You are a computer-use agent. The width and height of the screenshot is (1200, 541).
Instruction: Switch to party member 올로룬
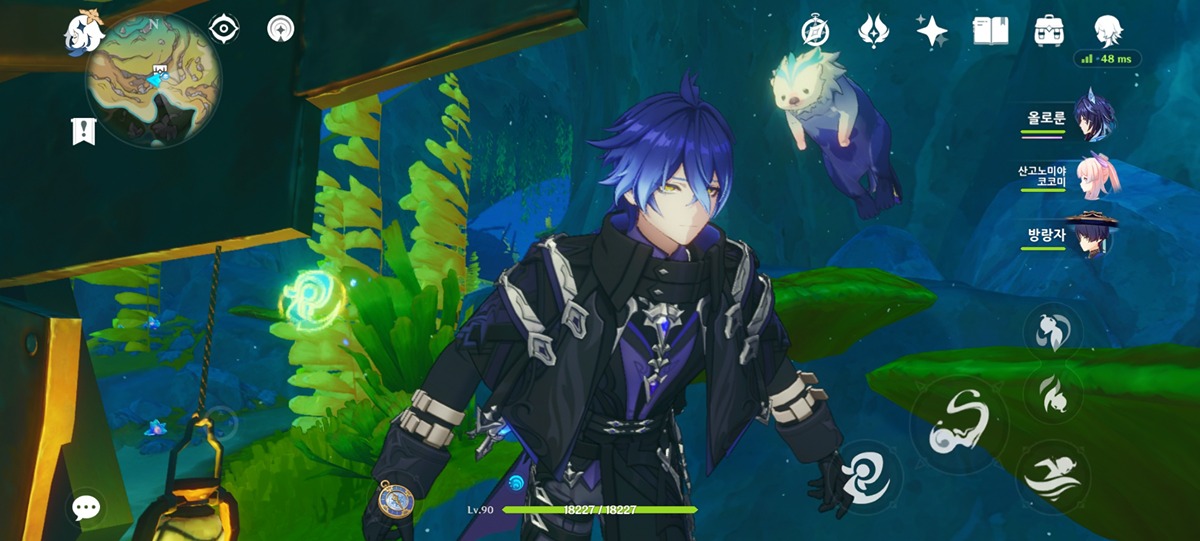pyautogui.click(x=1094, y=117)
